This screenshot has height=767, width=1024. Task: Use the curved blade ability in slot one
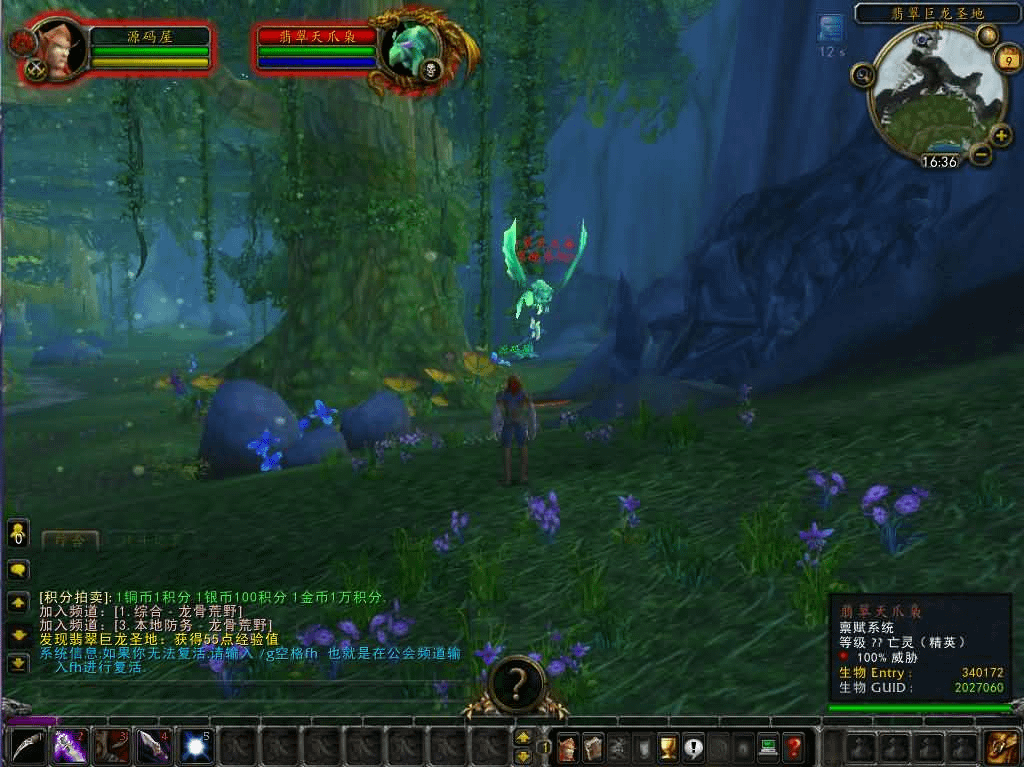point(28,747)
